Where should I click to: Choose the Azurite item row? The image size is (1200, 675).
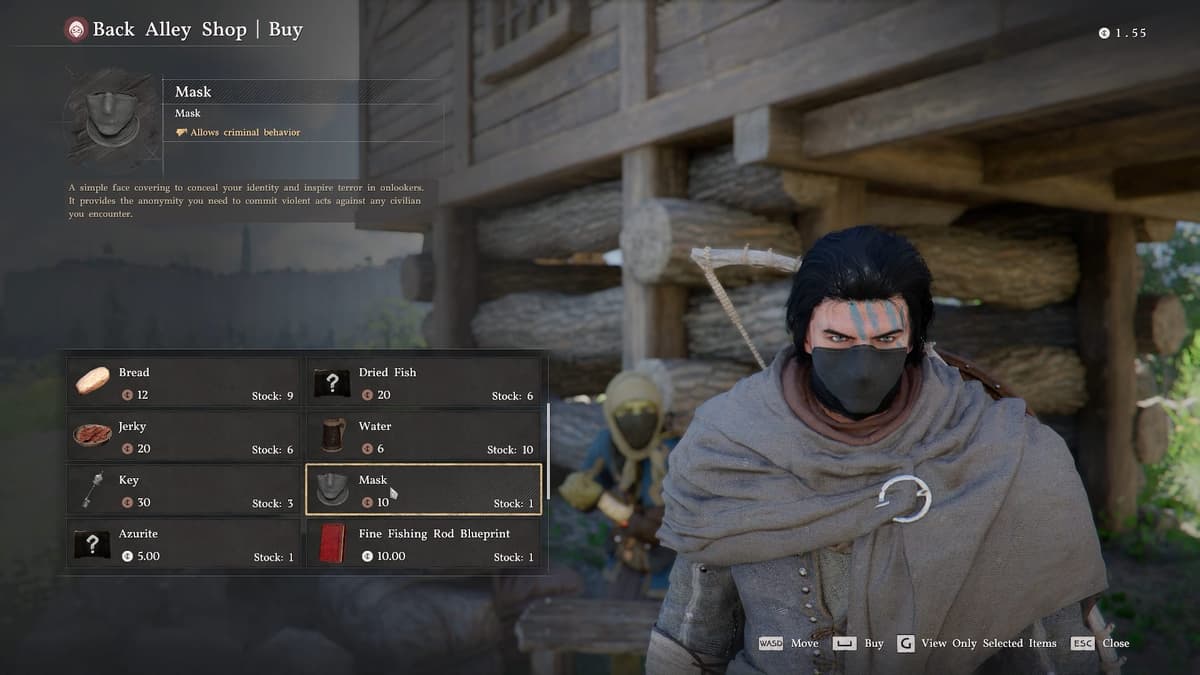(184, 544)
